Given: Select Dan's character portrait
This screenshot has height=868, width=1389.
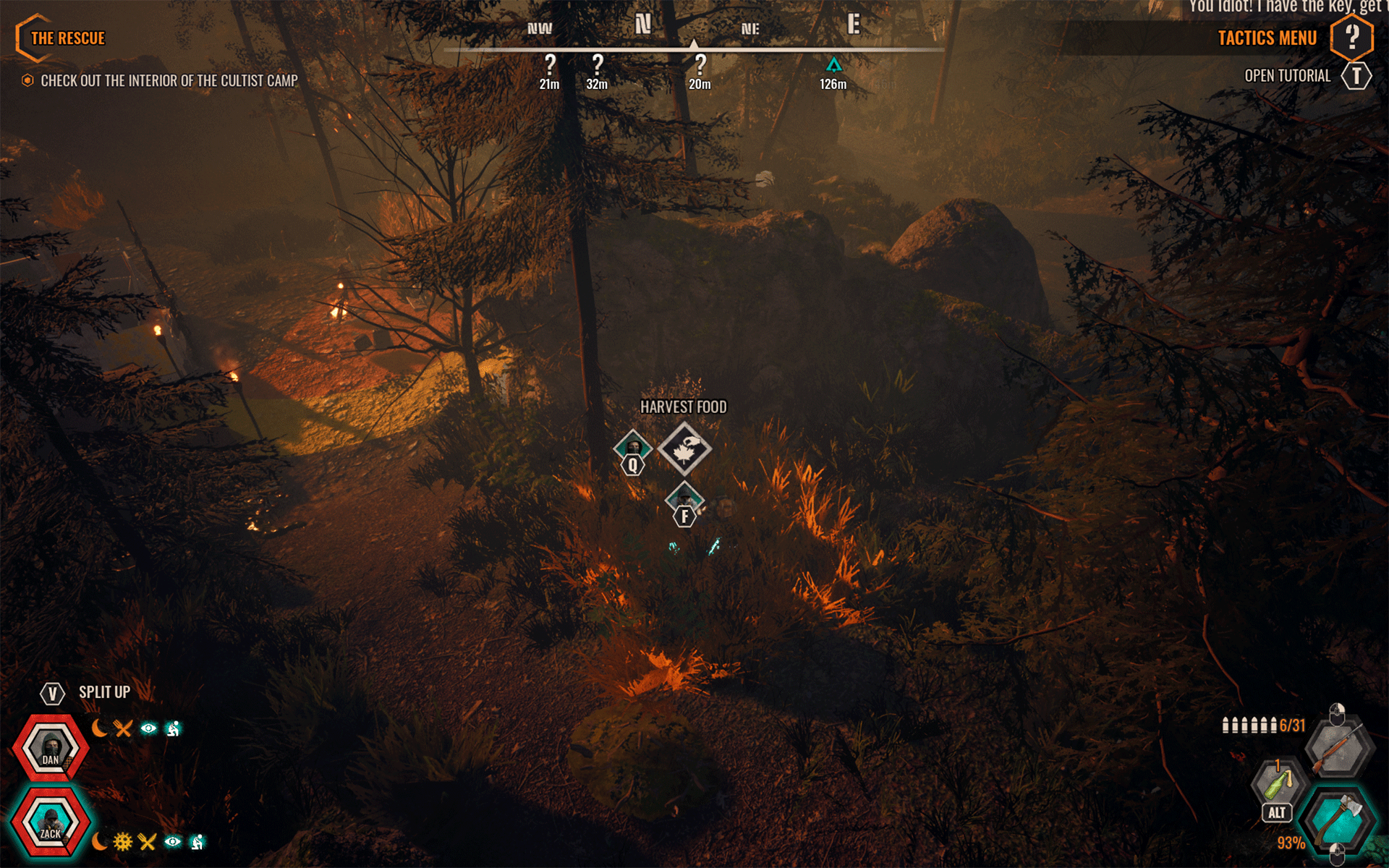Looking at the screenshot, I should click(x=51, y=748).
